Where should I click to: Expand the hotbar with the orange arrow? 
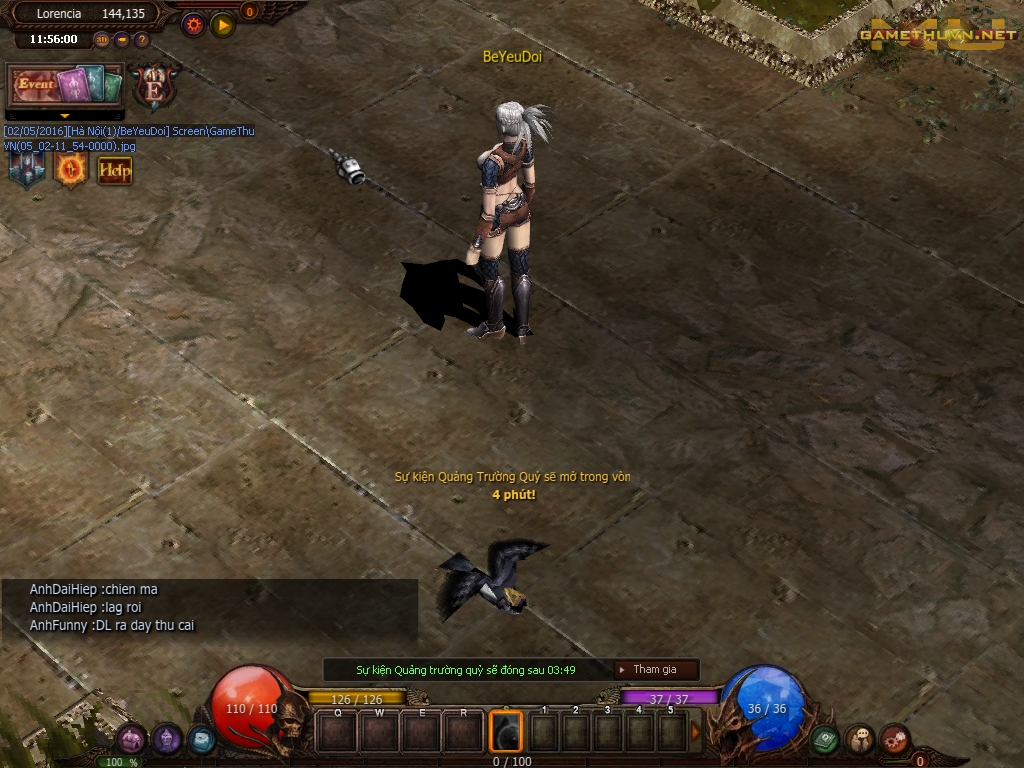(696, 732)
